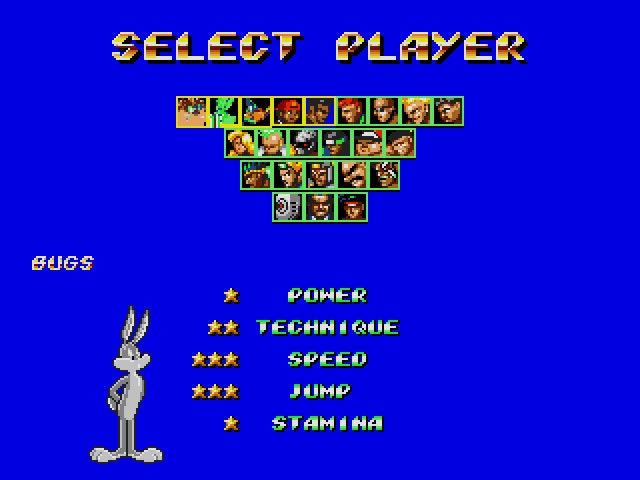640x480 pixels.
Task: Pick the blue mohawk character portrait
Action: 256,175
